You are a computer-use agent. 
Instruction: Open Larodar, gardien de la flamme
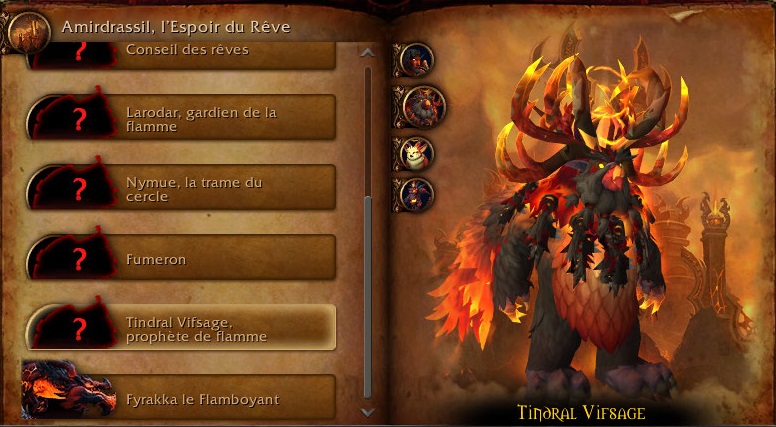pyautogui.click(x=180, y=119)
